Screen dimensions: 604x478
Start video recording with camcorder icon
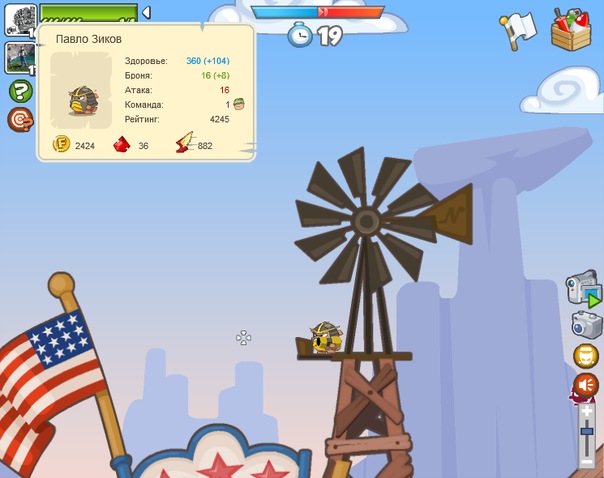pos(585,291)
